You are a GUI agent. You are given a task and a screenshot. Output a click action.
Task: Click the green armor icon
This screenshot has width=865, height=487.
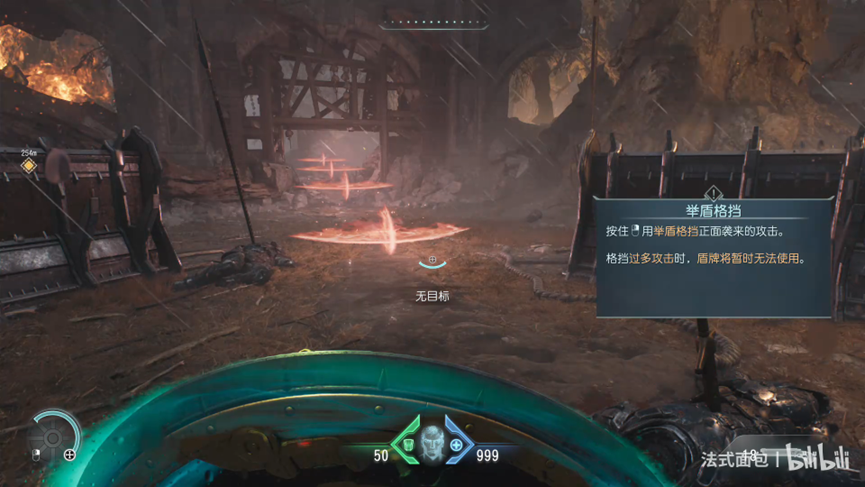click(x=408, y=444)
